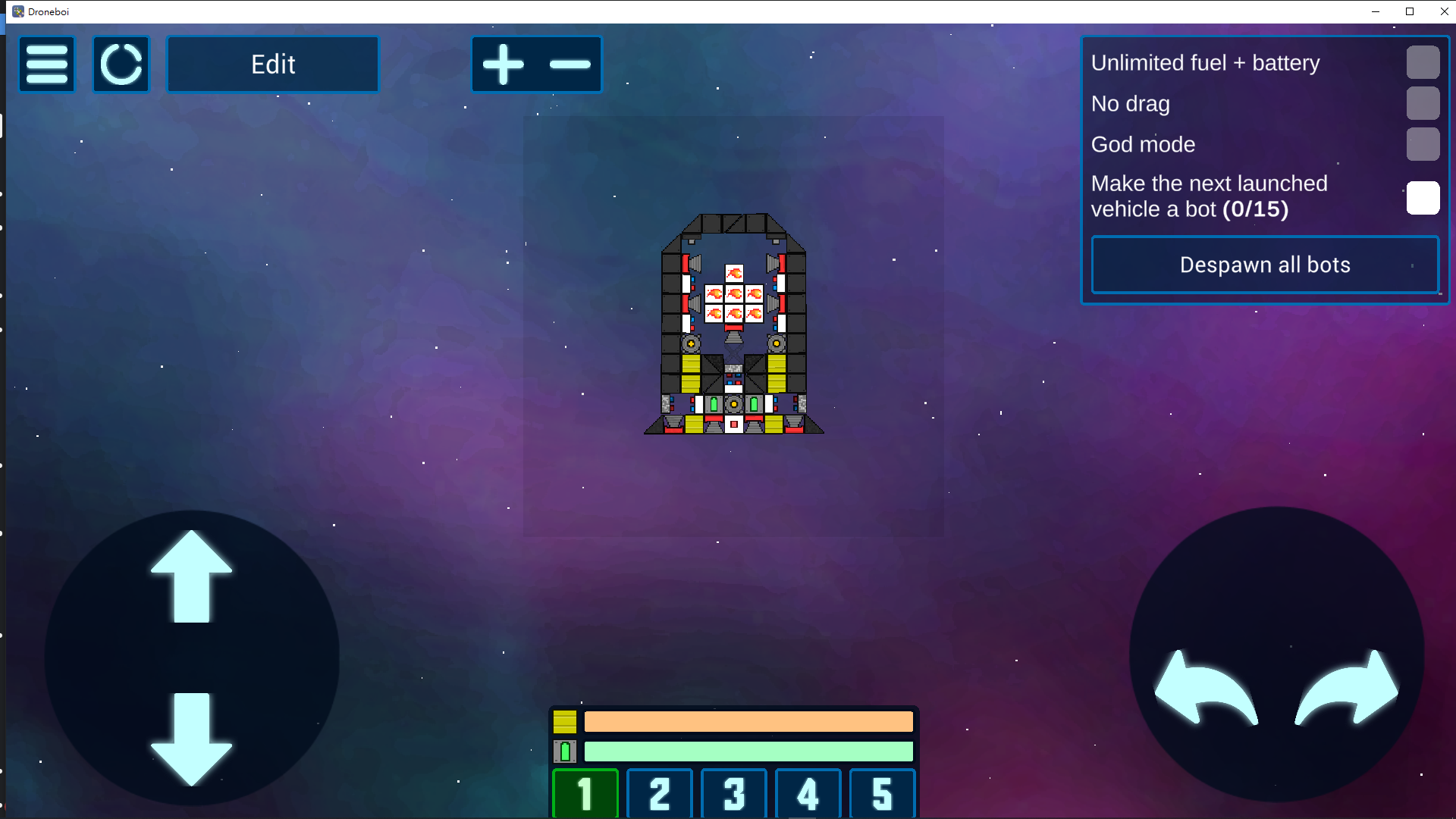This screenshot has width=1456, height=819.
Task: Enable the No drag option
Action: pos(1423,103)
